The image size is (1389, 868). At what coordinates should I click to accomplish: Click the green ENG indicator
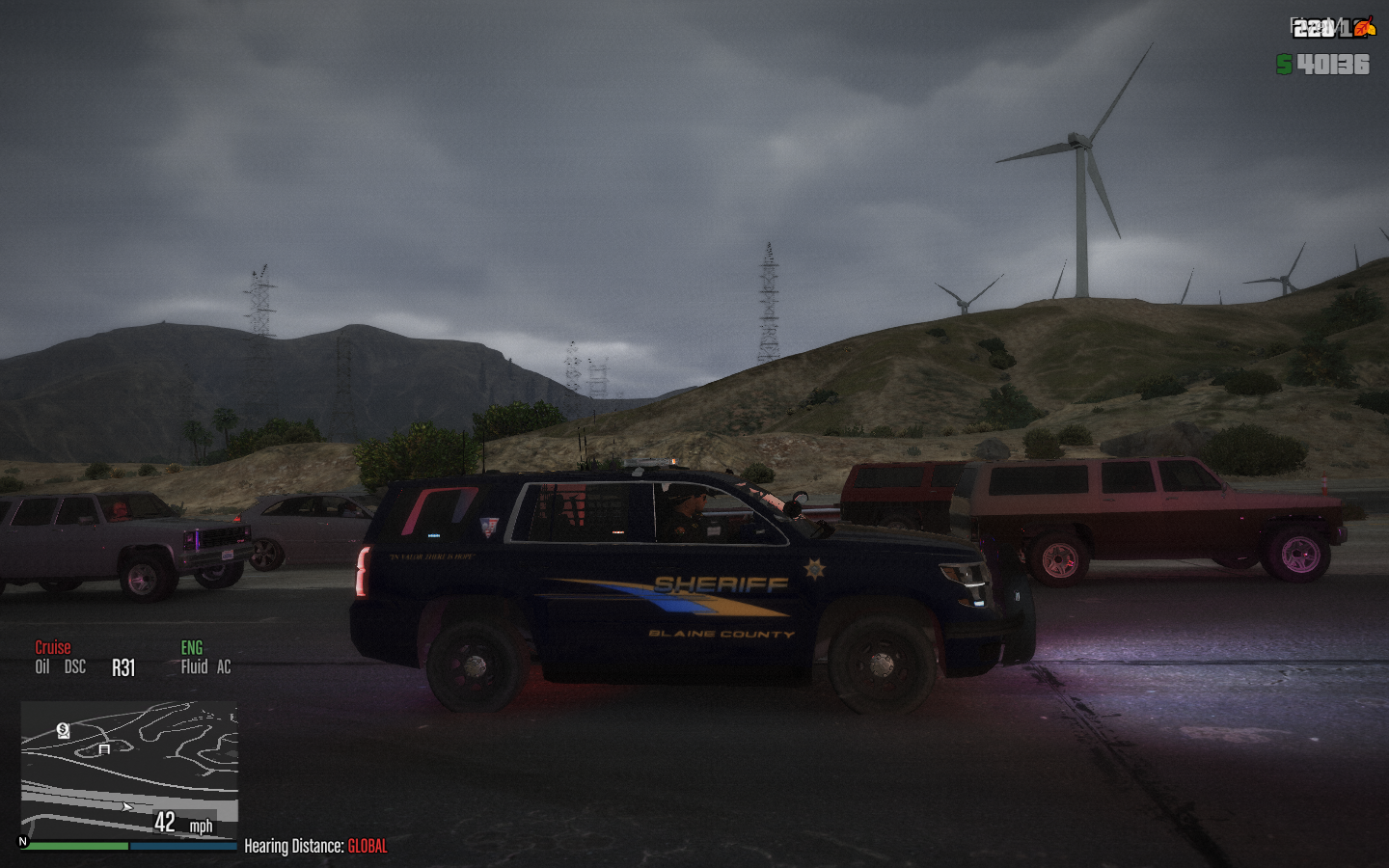pos(192,647)
